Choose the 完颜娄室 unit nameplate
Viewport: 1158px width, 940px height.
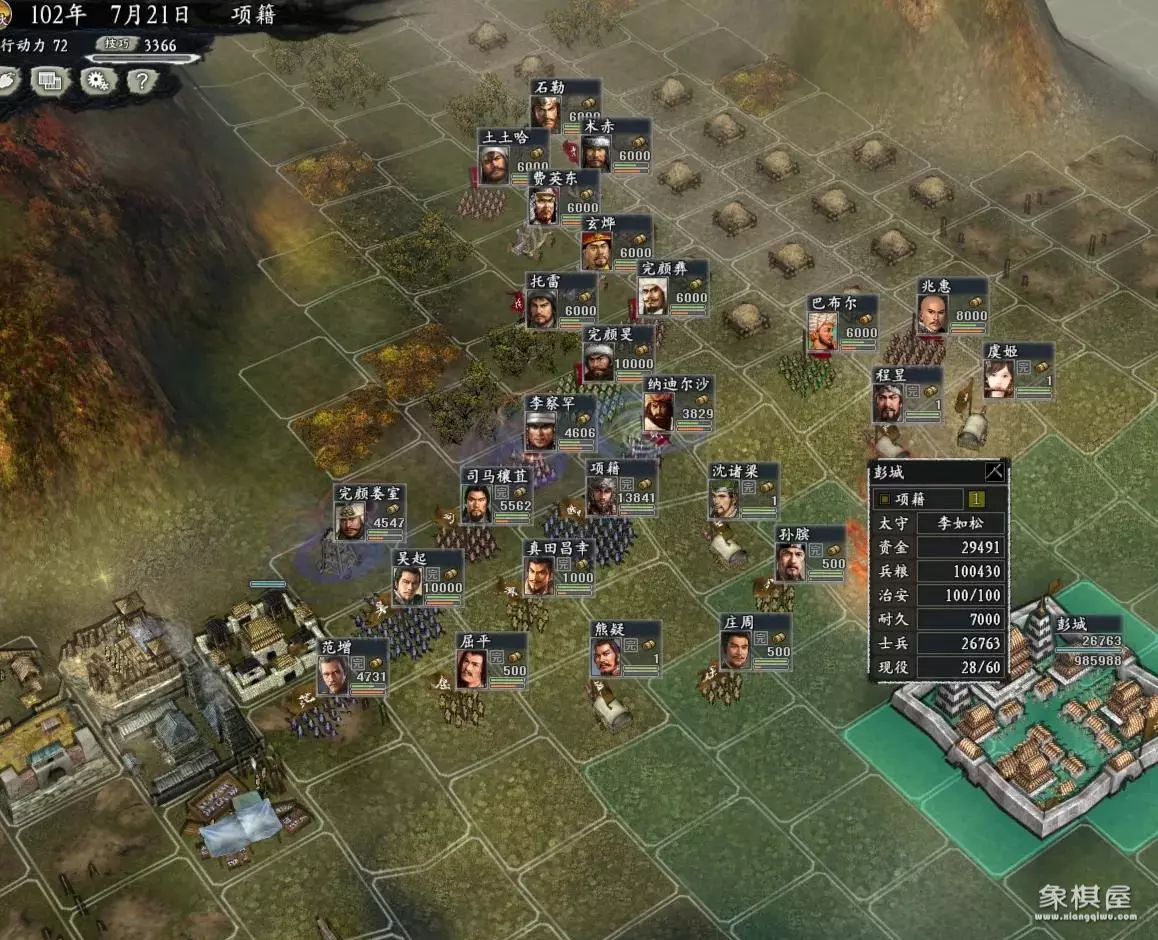click(369, 511)
